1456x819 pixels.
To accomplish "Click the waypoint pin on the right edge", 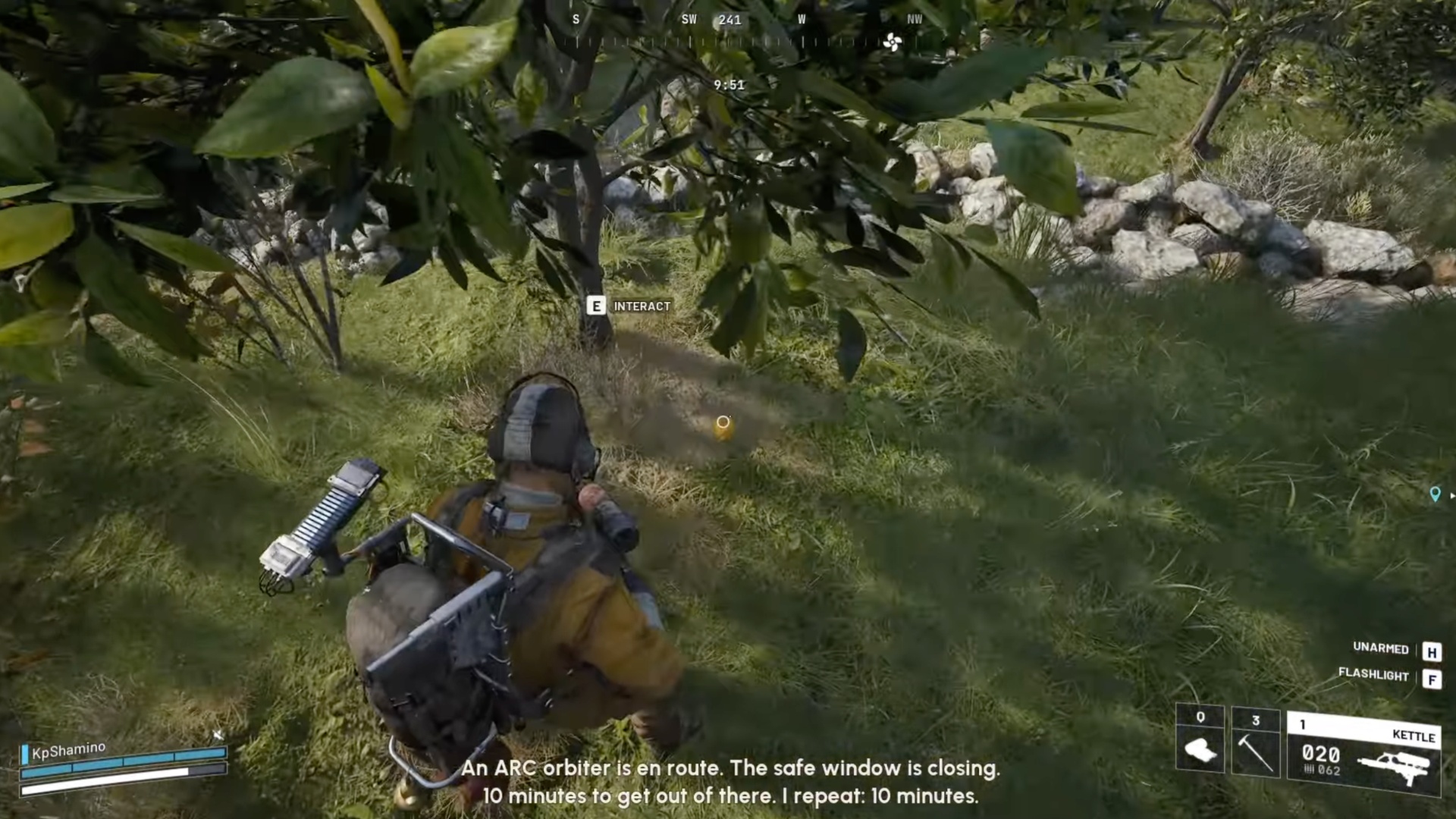I will [x=1436, y=494].
